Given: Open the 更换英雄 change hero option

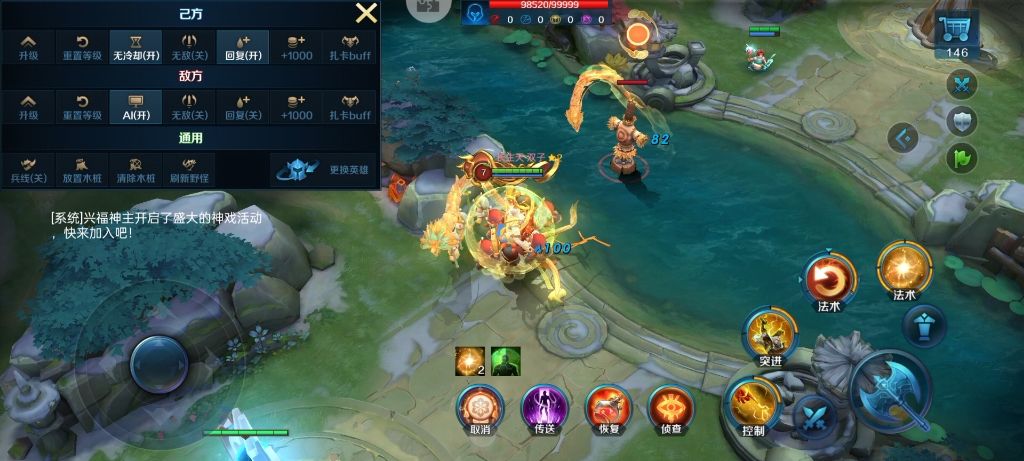Looking at the screenshot, I should coord(323,170).
